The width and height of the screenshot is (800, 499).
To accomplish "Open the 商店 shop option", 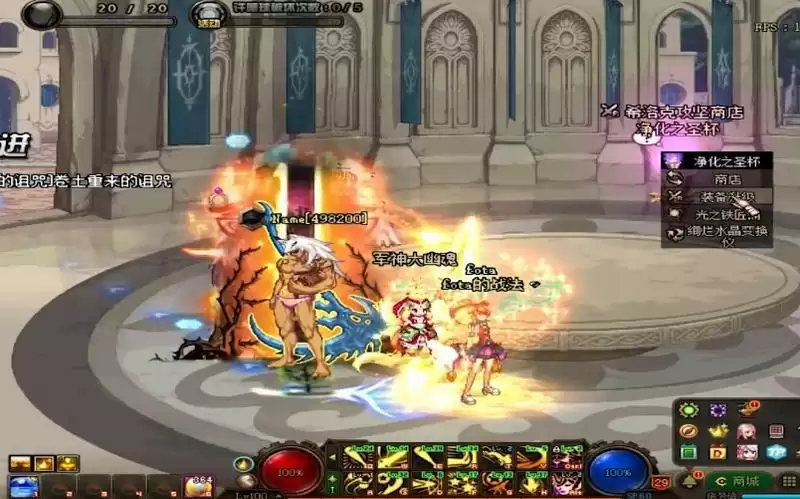I will (x=727, y=178).
